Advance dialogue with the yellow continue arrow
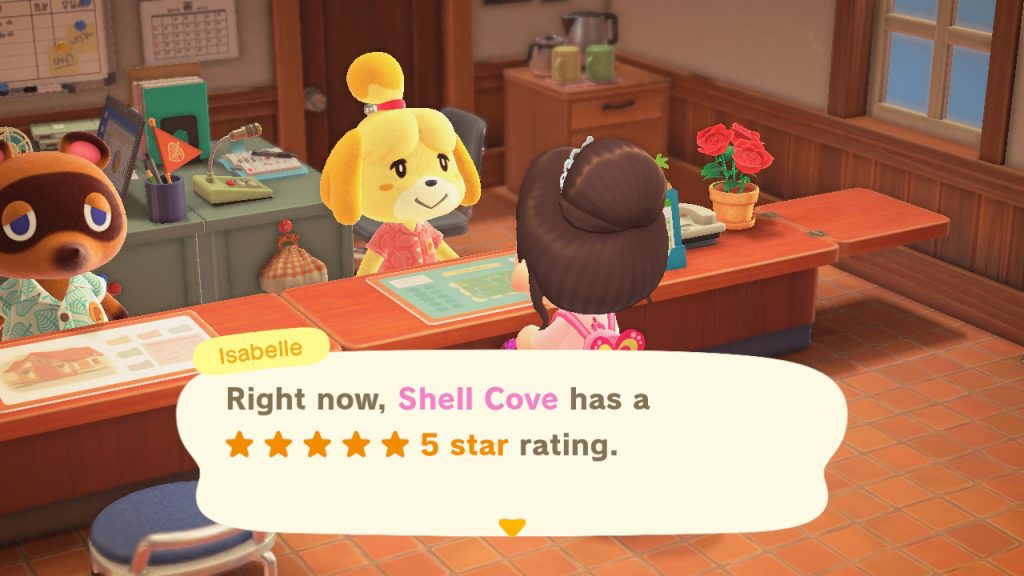The width and height of the screenshot is (1024, 576). (512, 526)
